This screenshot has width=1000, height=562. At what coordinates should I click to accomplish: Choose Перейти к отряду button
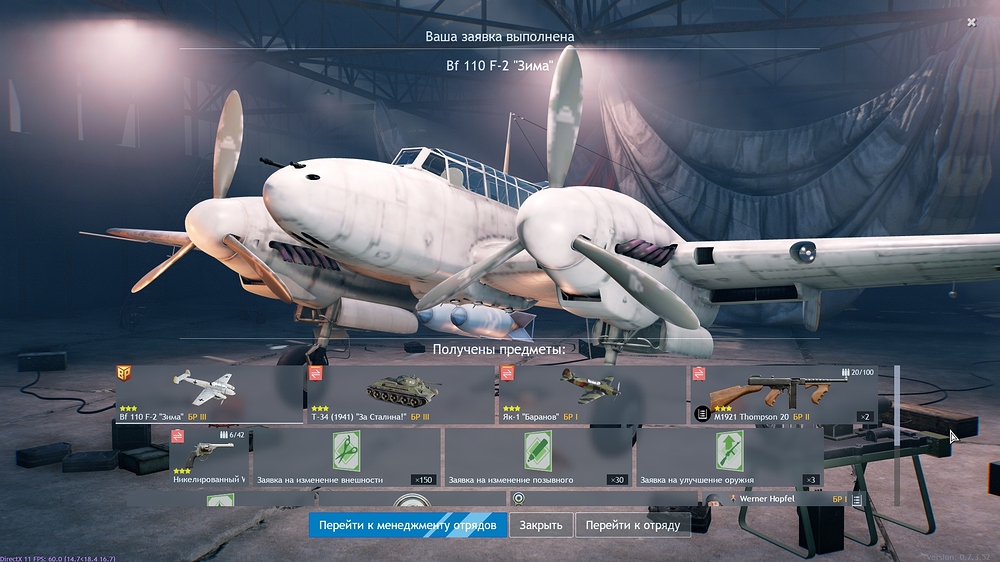[x=633, y=525]
